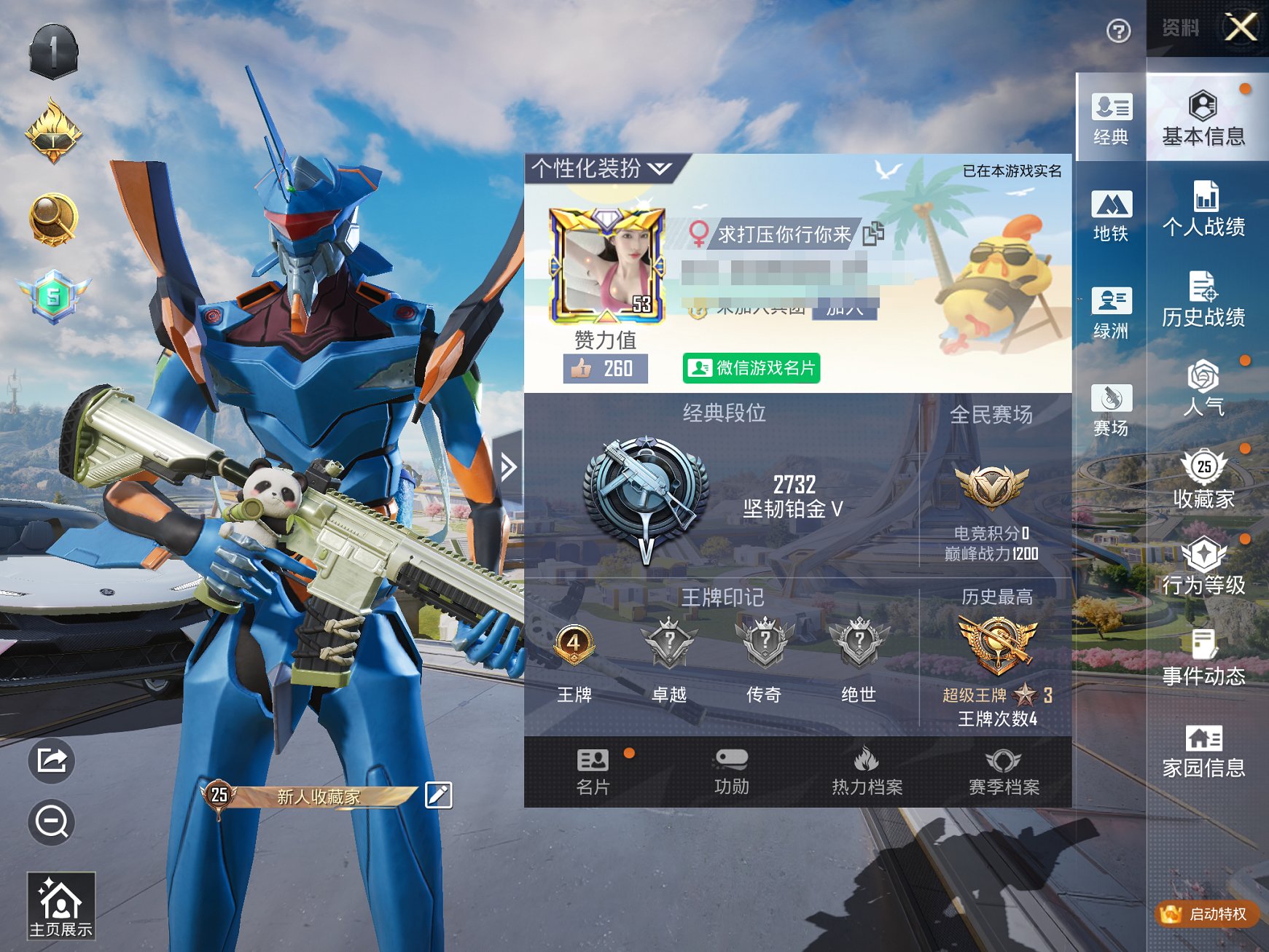View the 人气 popularity page
Viewport: 1269px width, 952px height.
pos(1203,389)
